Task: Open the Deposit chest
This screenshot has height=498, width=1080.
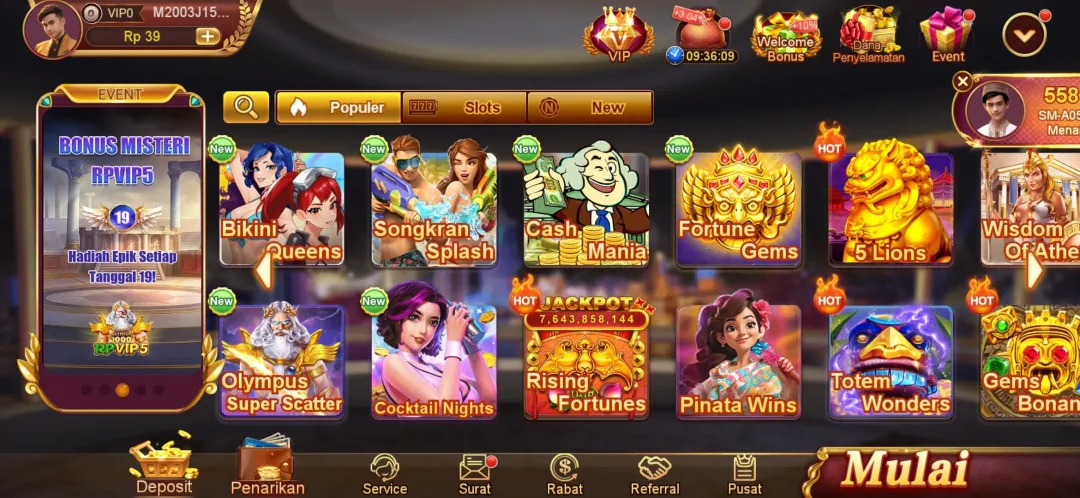Action: 164,465
